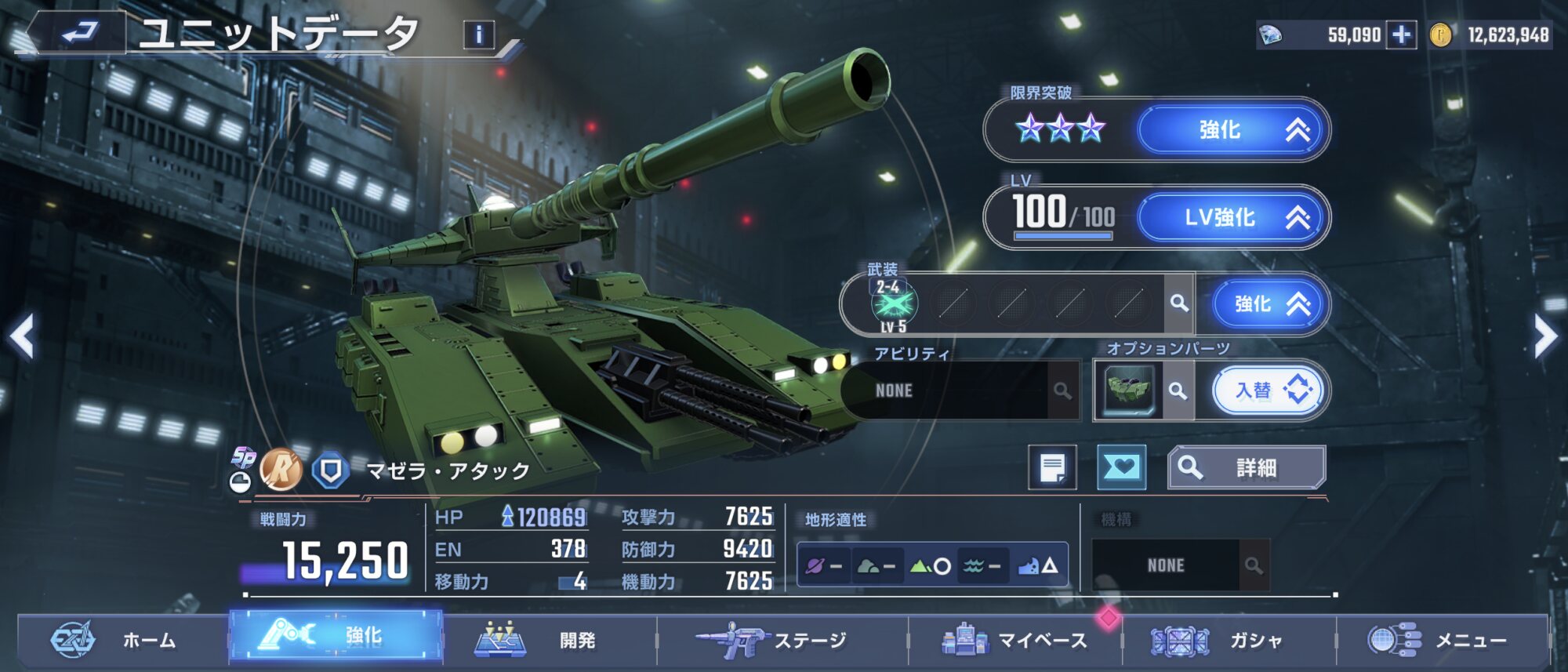Open the メニュー tab
The height and width of the screenshot is (672, 1568).
[1443, 641]
